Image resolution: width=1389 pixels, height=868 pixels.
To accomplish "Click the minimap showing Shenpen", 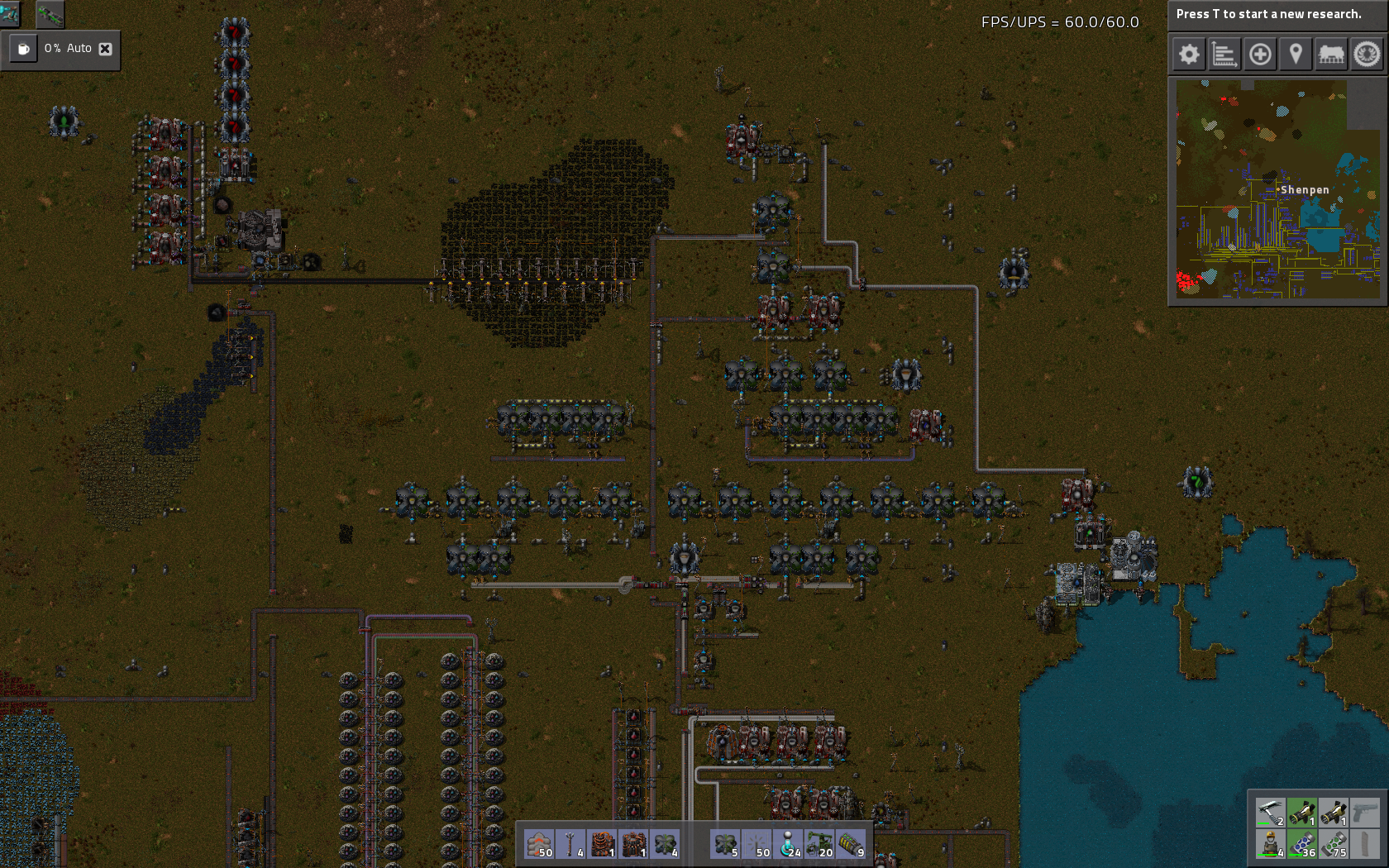I will [1277, 189].
